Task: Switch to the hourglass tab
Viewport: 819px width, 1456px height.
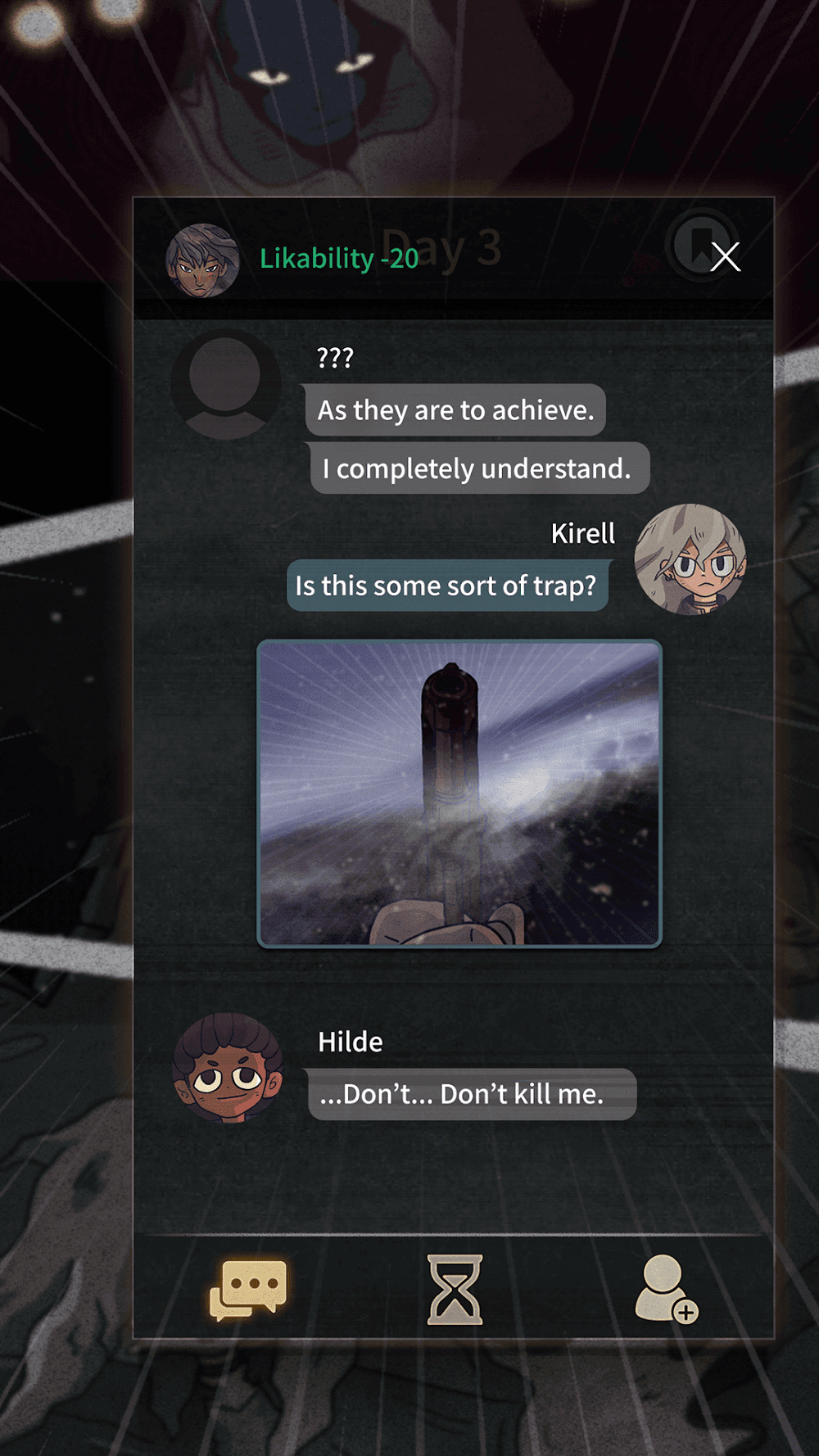Action: [x=455, y=1289]
